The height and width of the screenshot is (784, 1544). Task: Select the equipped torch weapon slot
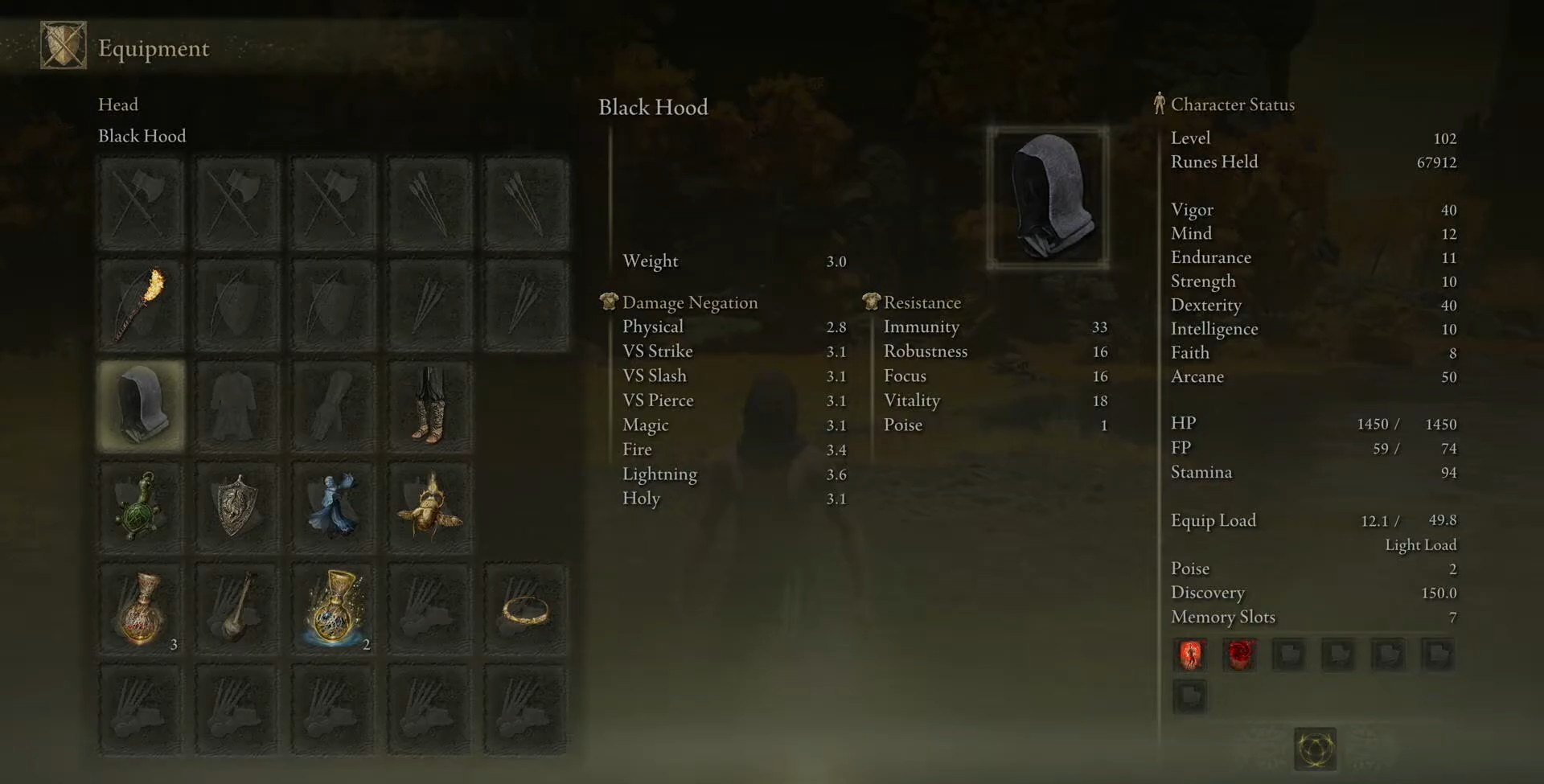(x=141, y=306)
